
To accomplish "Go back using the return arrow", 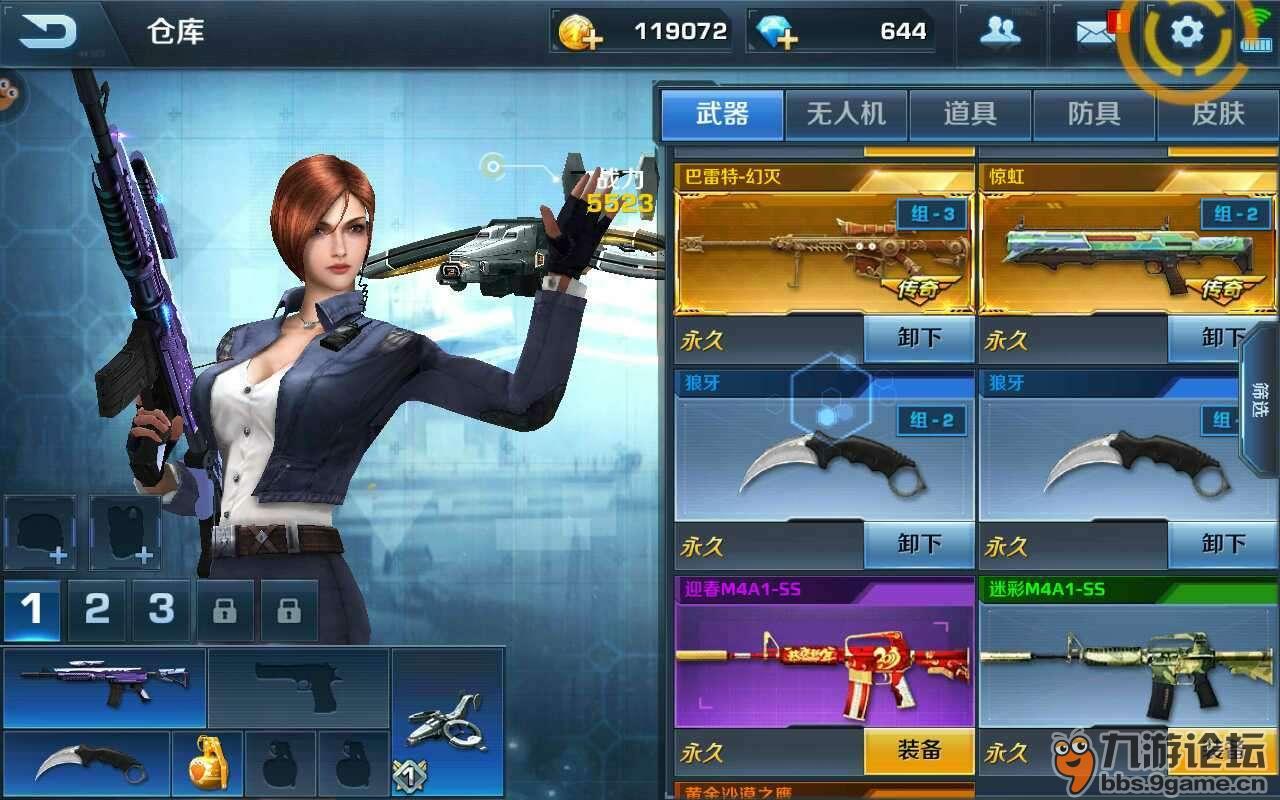I will click(x=48, y=32).
